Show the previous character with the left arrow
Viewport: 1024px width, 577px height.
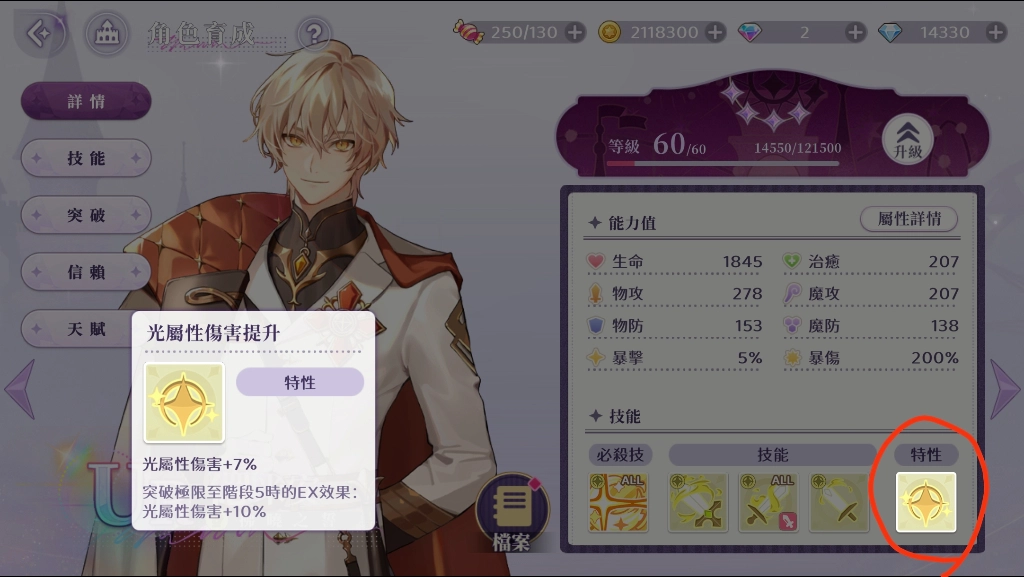pos(20,388)
